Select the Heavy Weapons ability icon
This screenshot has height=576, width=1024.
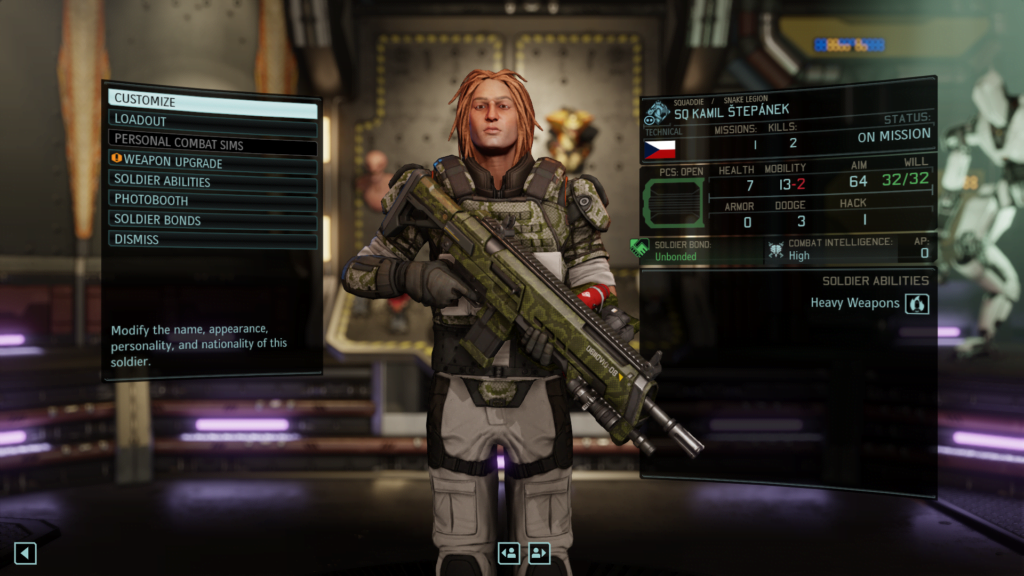917,303
